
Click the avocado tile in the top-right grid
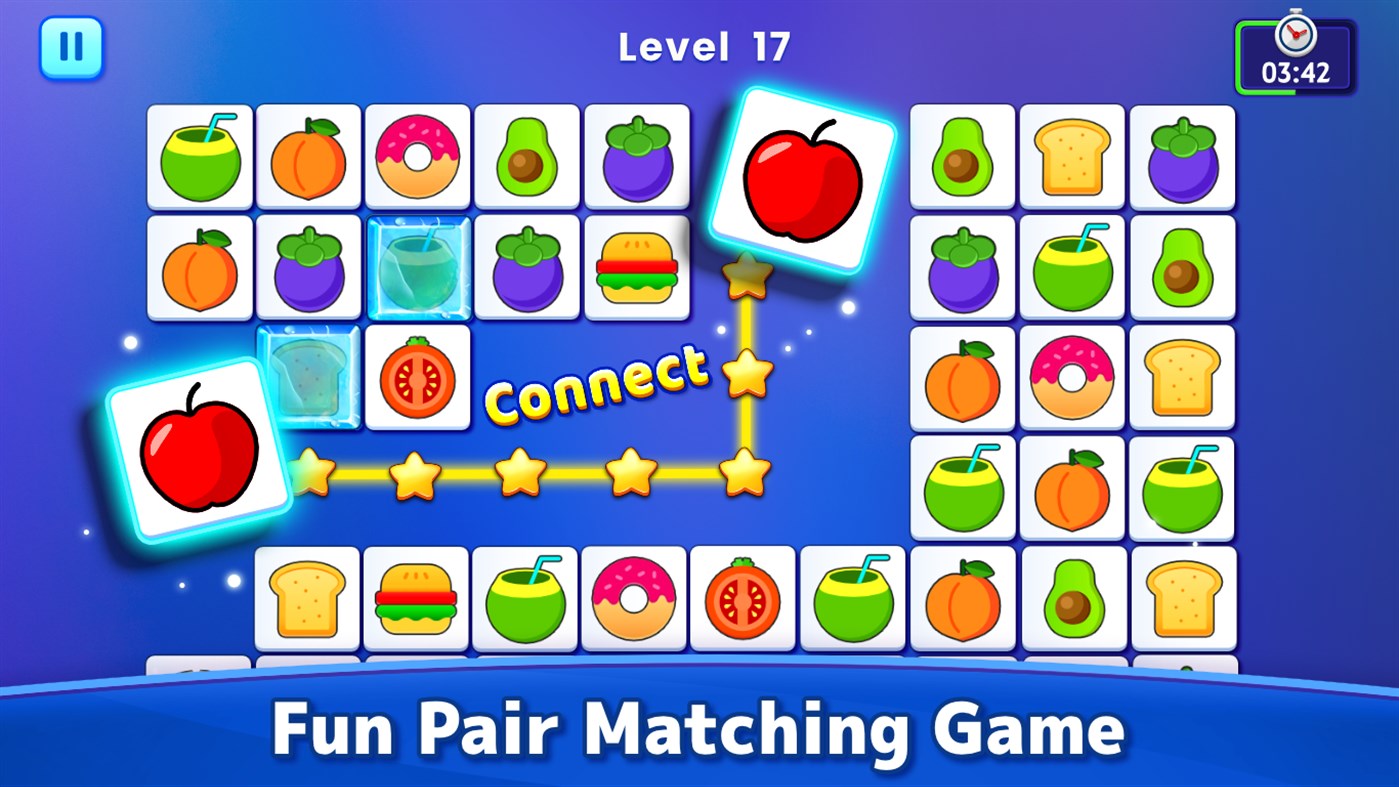[x=962, y=158]
